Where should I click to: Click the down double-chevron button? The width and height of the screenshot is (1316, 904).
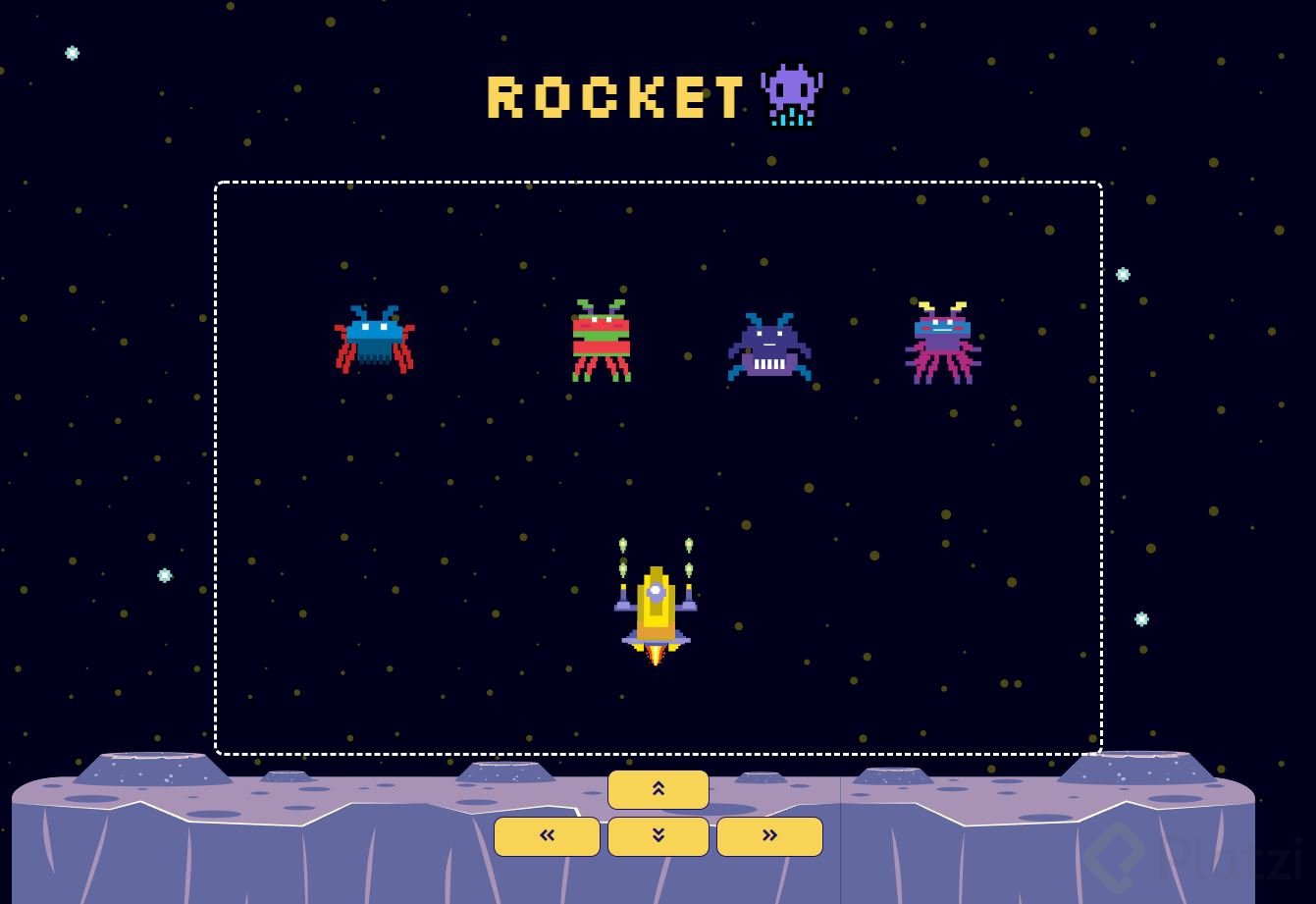click(658, 836)
